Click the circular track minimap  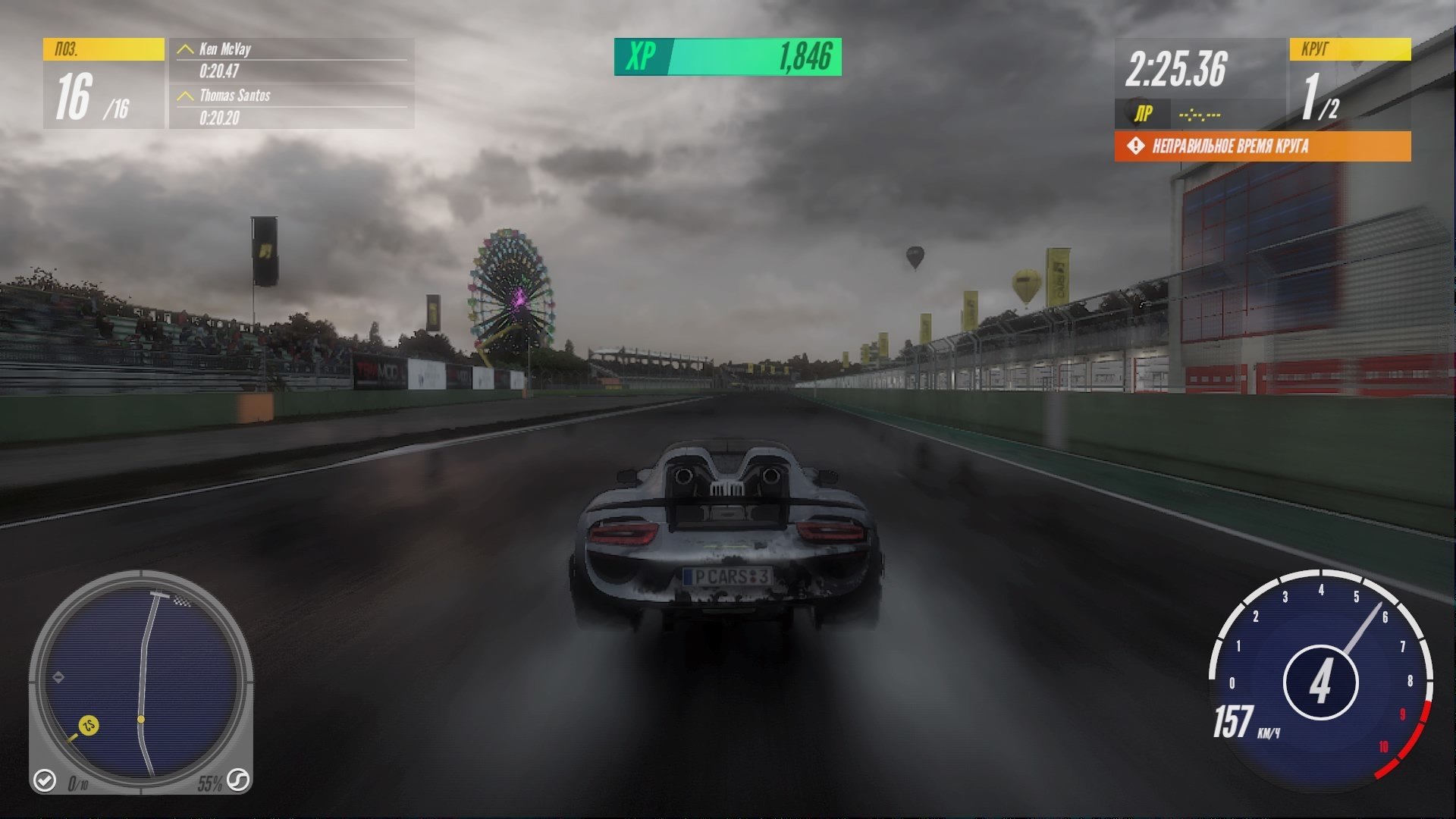141,679
